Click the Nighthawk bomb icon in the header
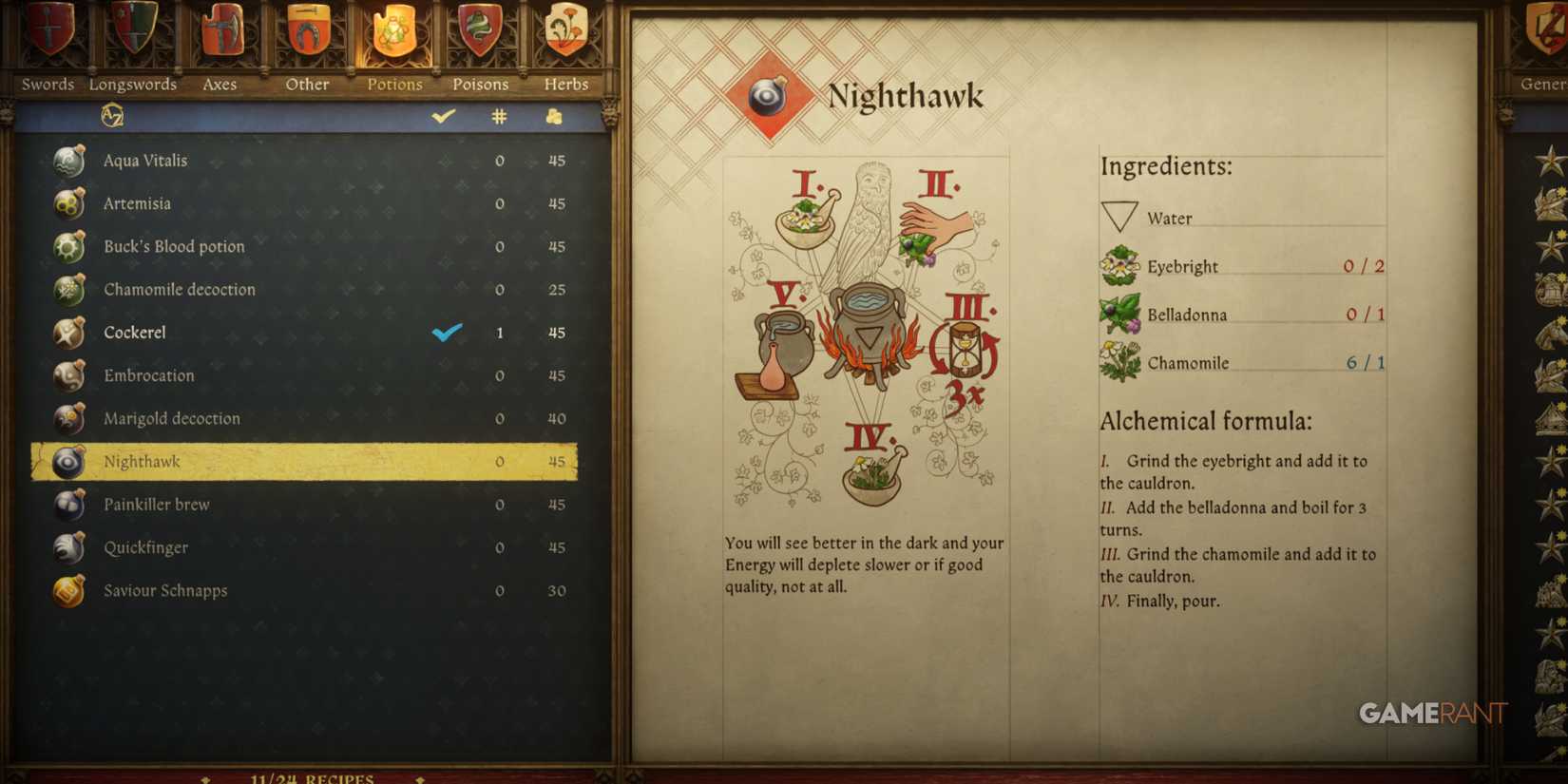The width and height of the screenshot is (1568, 784). 766,94
